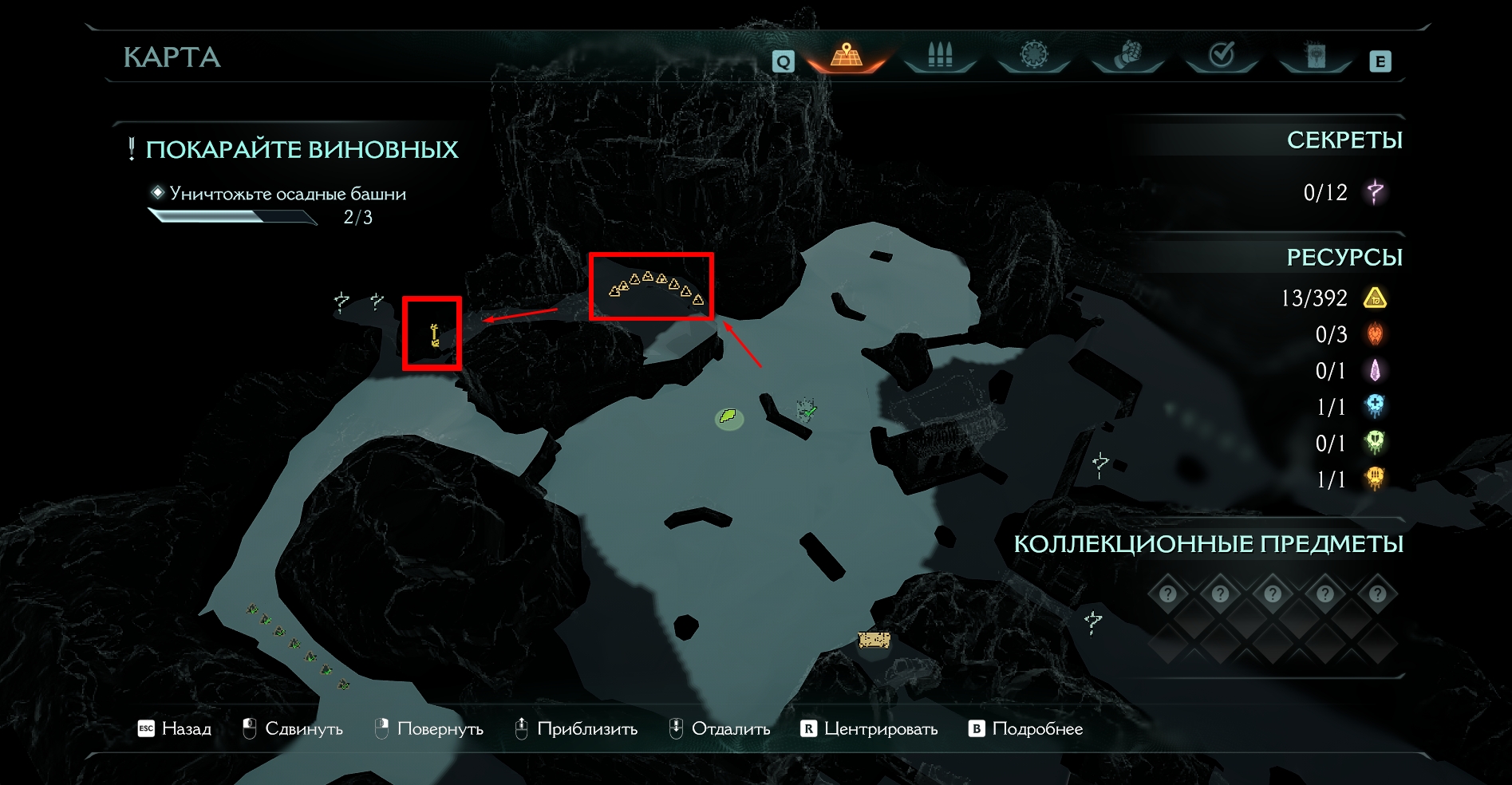Select the Покарайте виновных objective tracker
Screen dimensions: 1512x785
tap(302, 149)
